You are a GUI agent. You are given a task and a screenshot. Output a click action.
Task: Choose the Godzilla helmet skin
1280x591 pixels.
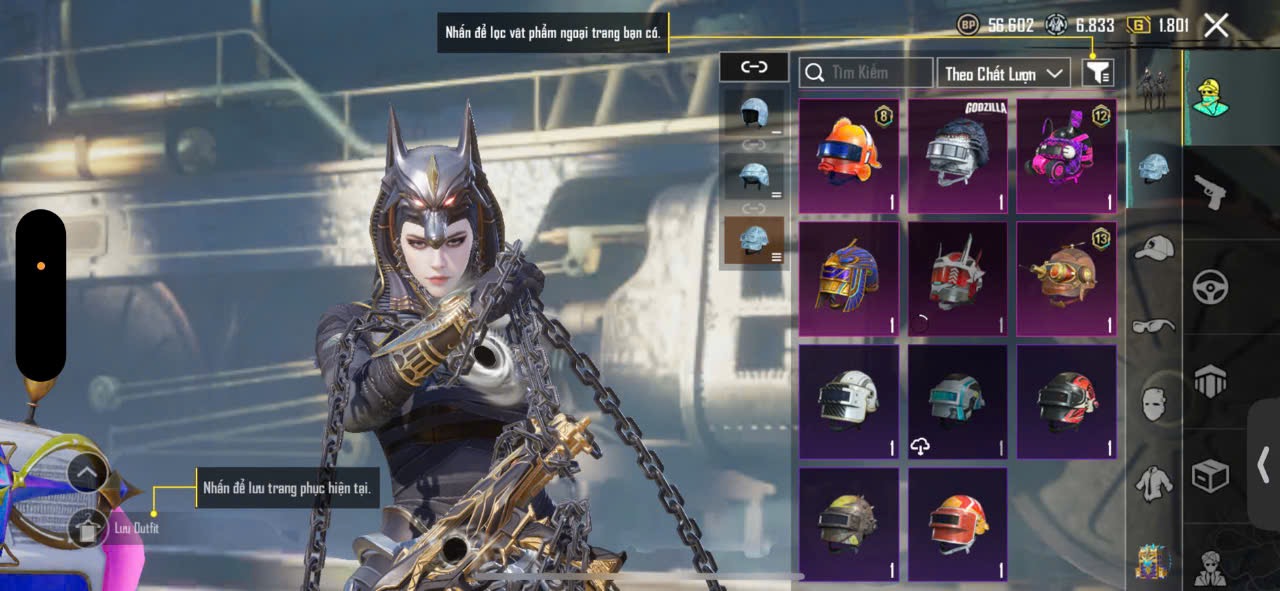point(958,156)
